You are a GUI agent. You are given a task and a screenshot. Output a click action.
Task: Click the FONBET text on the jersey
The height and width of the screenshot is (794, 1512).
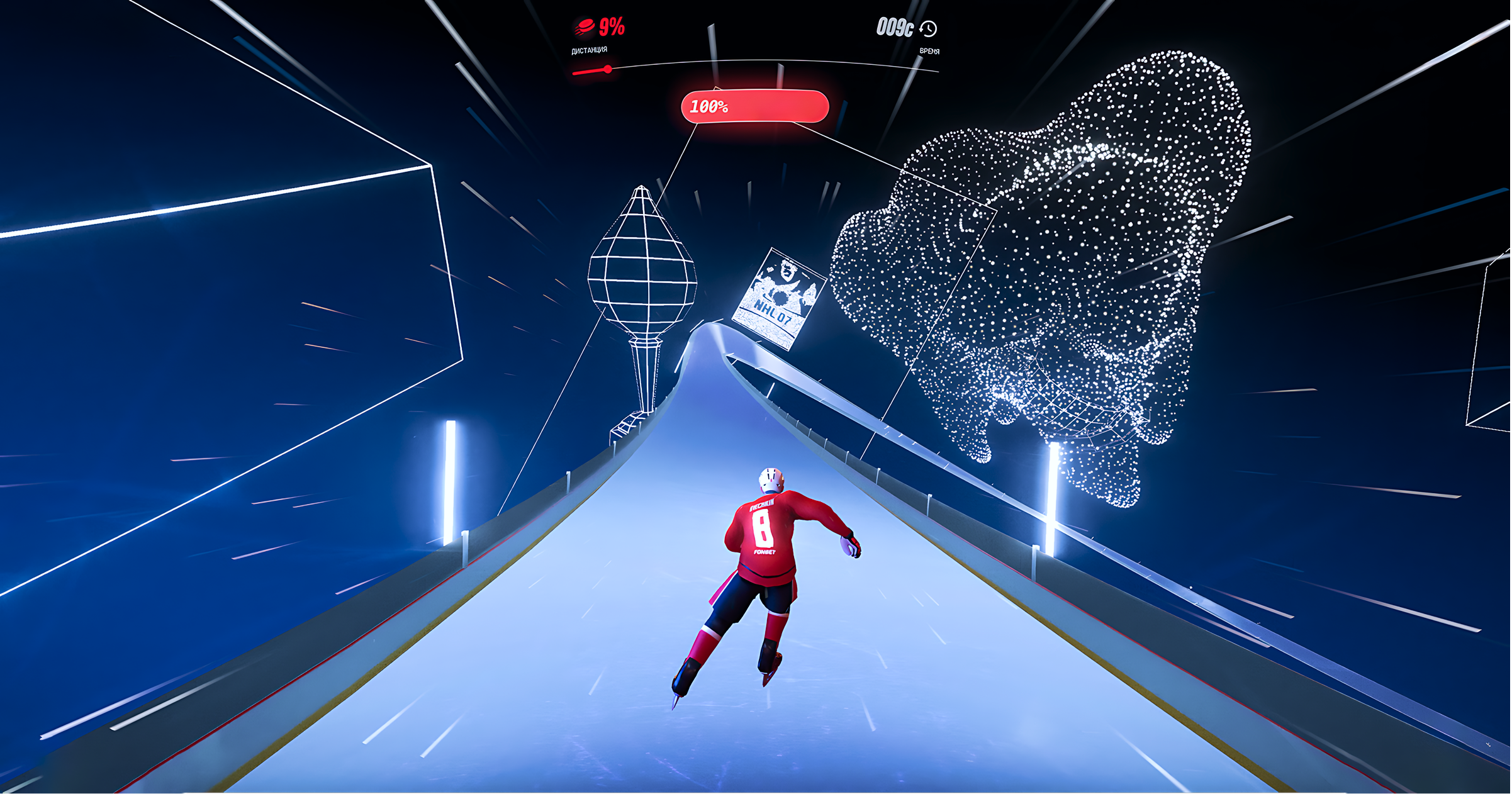[764, 552]
